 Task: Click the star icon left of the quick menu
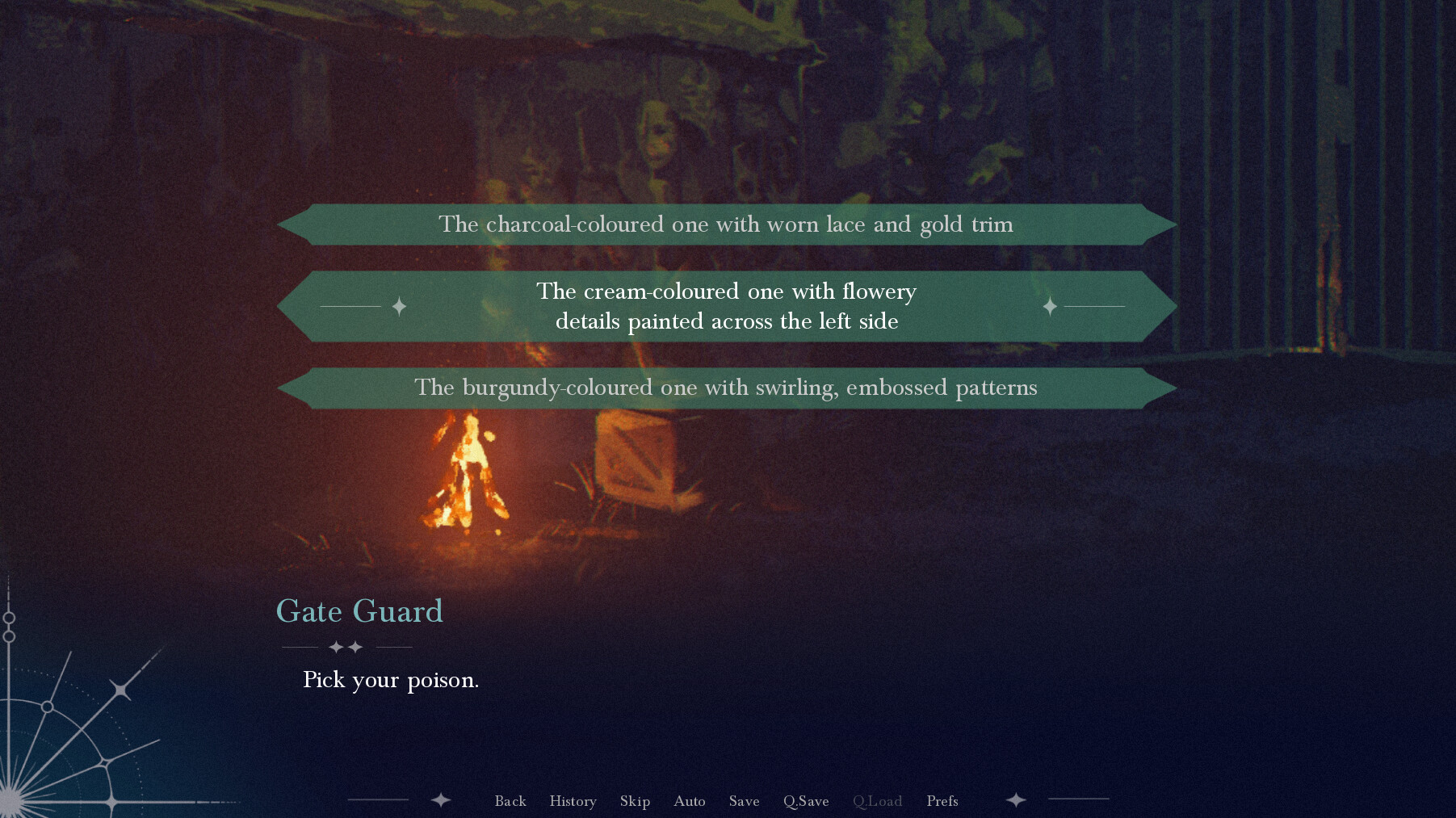point(439,800)
